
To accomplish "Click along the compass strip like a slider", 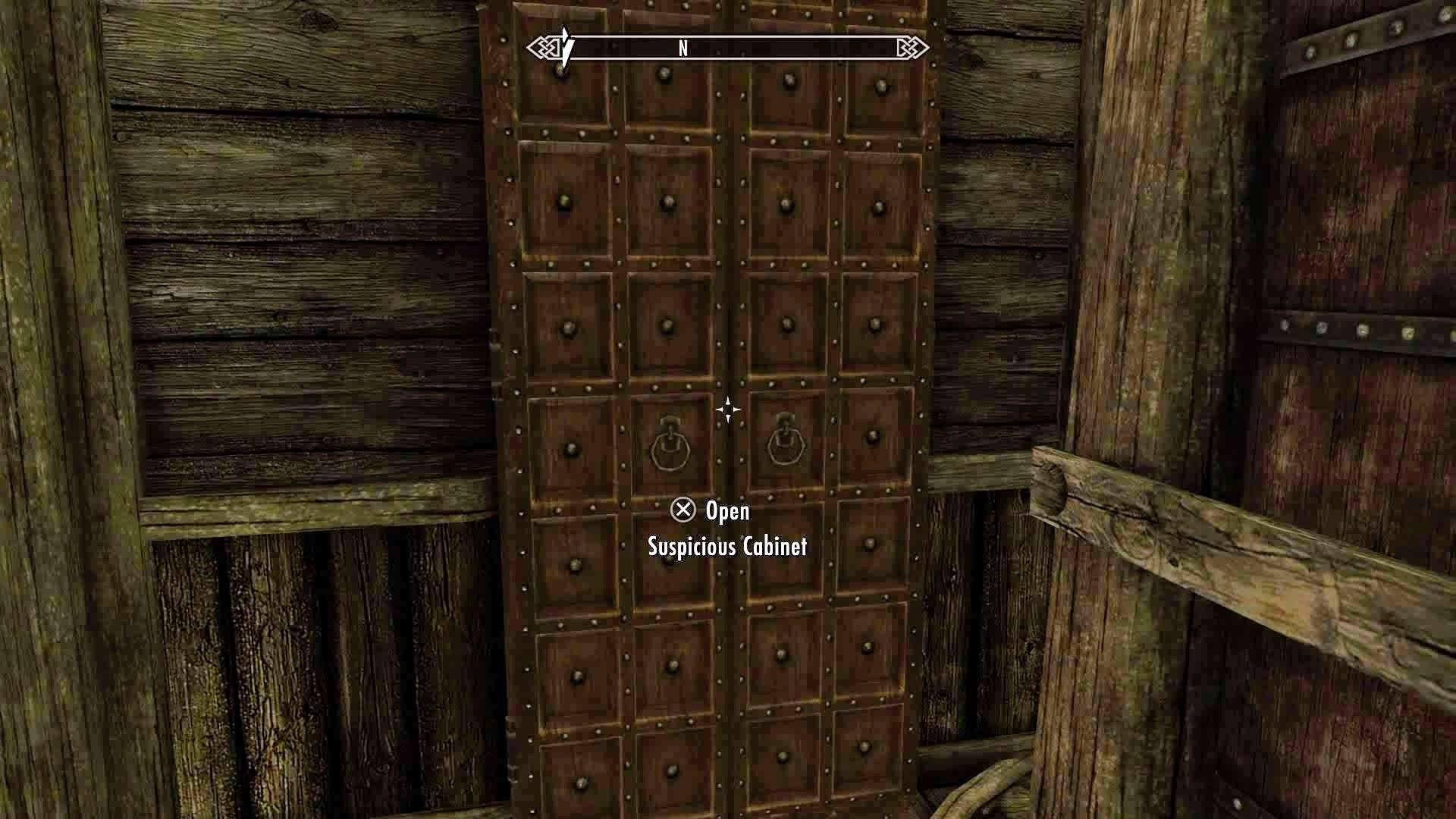I will point(796,47).
